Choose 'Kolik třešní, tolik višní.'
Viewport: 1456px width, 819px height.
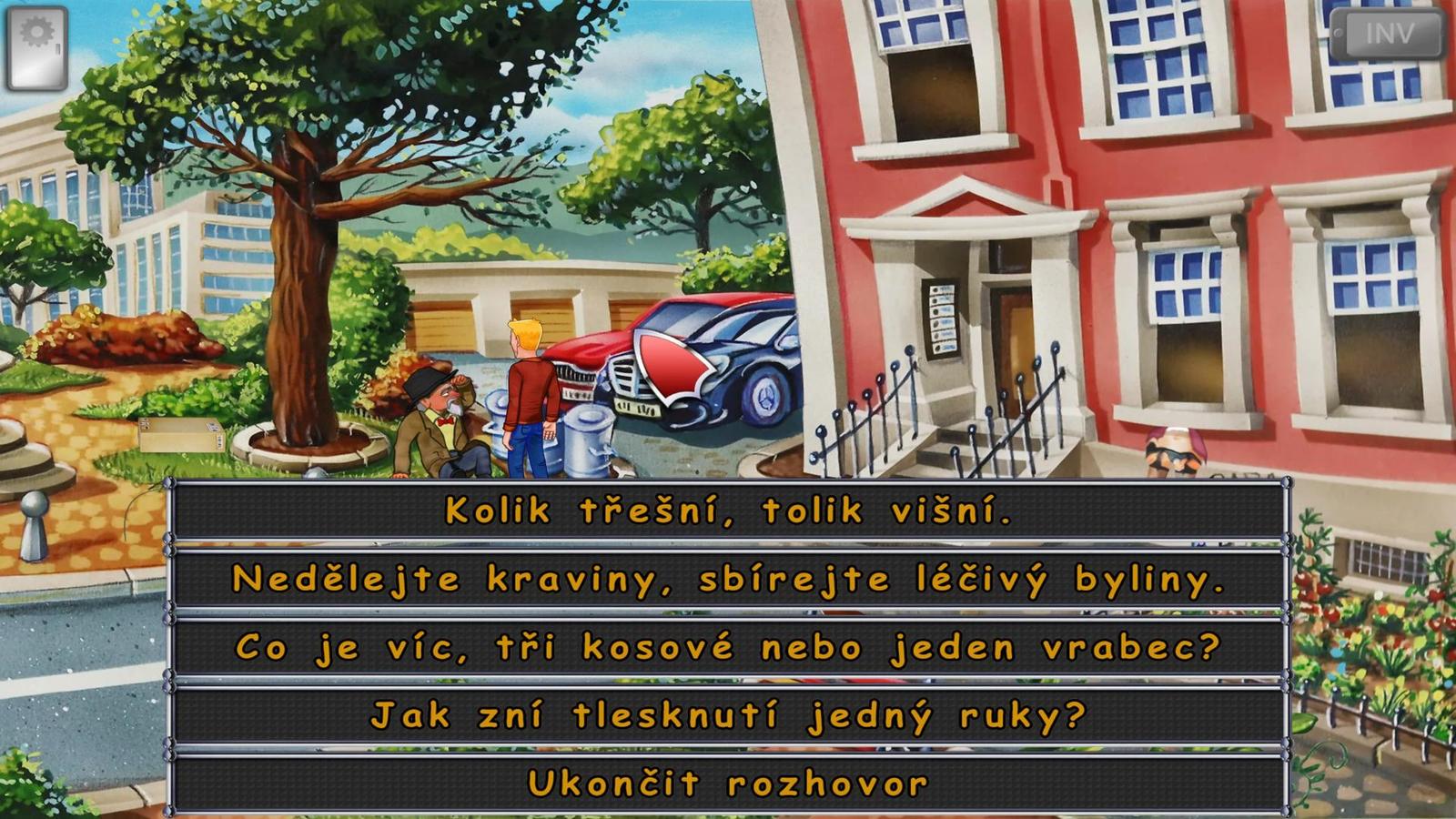(728, 511)
